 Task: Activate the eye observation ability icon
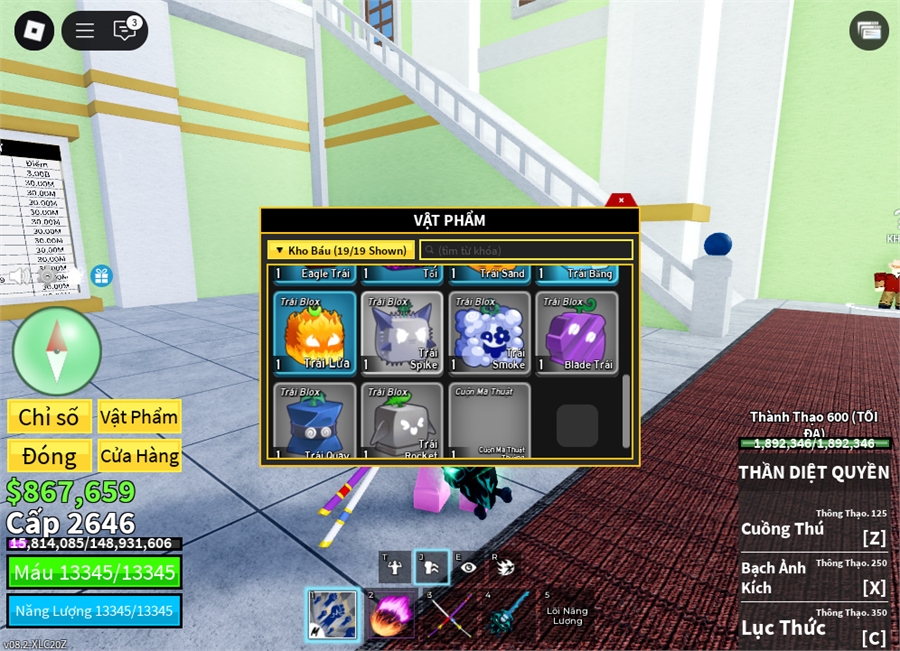[466, 566]
